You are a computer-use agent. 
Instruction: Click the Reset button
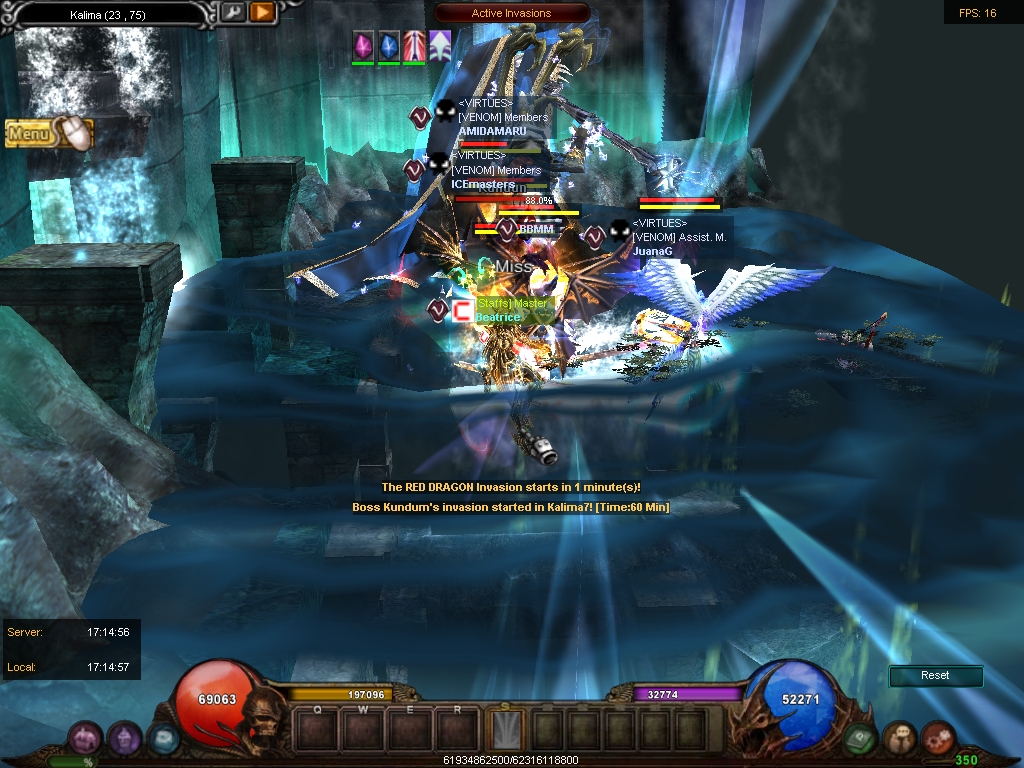click(935, 676)
